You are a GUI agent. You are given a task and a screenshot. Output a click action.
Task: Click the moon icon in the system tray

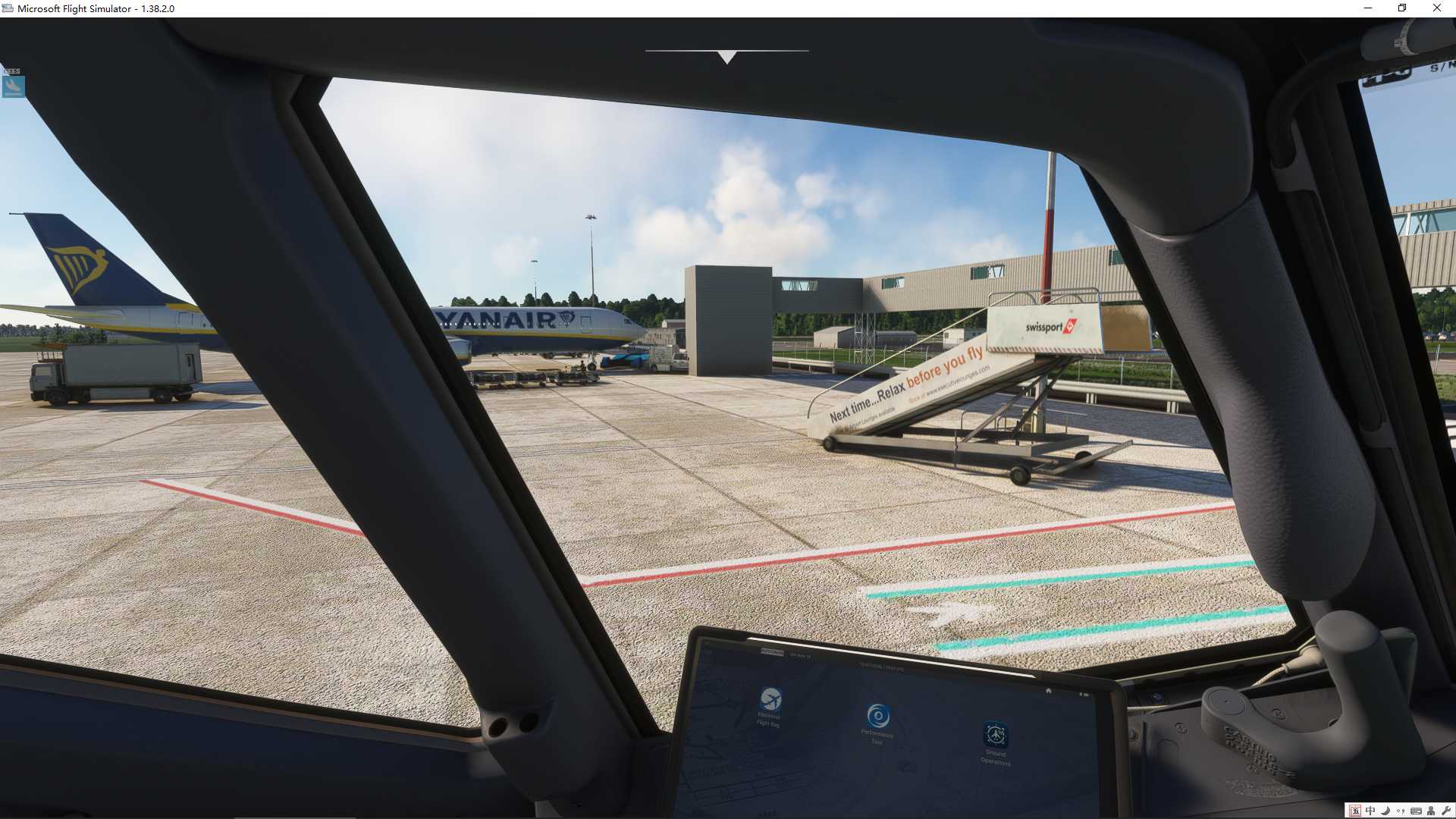tap(1385, 810)
